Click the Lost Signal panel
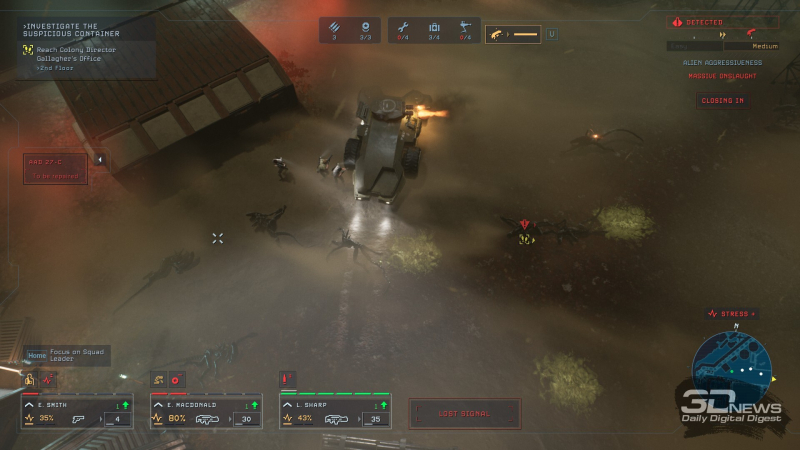The height and width of the screenshot is (450, 800). (x=464, y=413)
